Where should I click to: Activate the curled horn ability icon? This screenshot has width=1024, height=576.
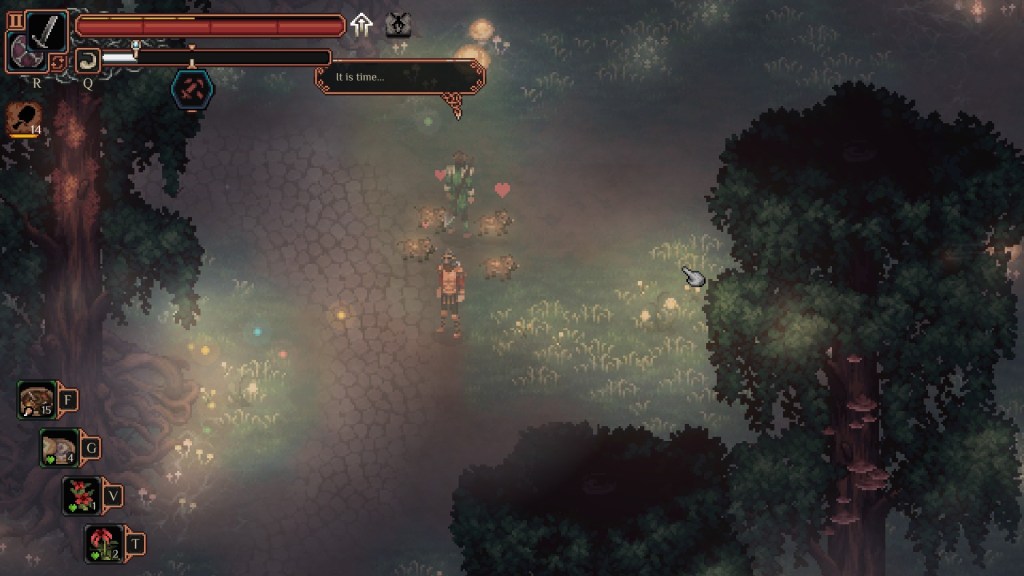pyautogui.click(x=88, y=61)
